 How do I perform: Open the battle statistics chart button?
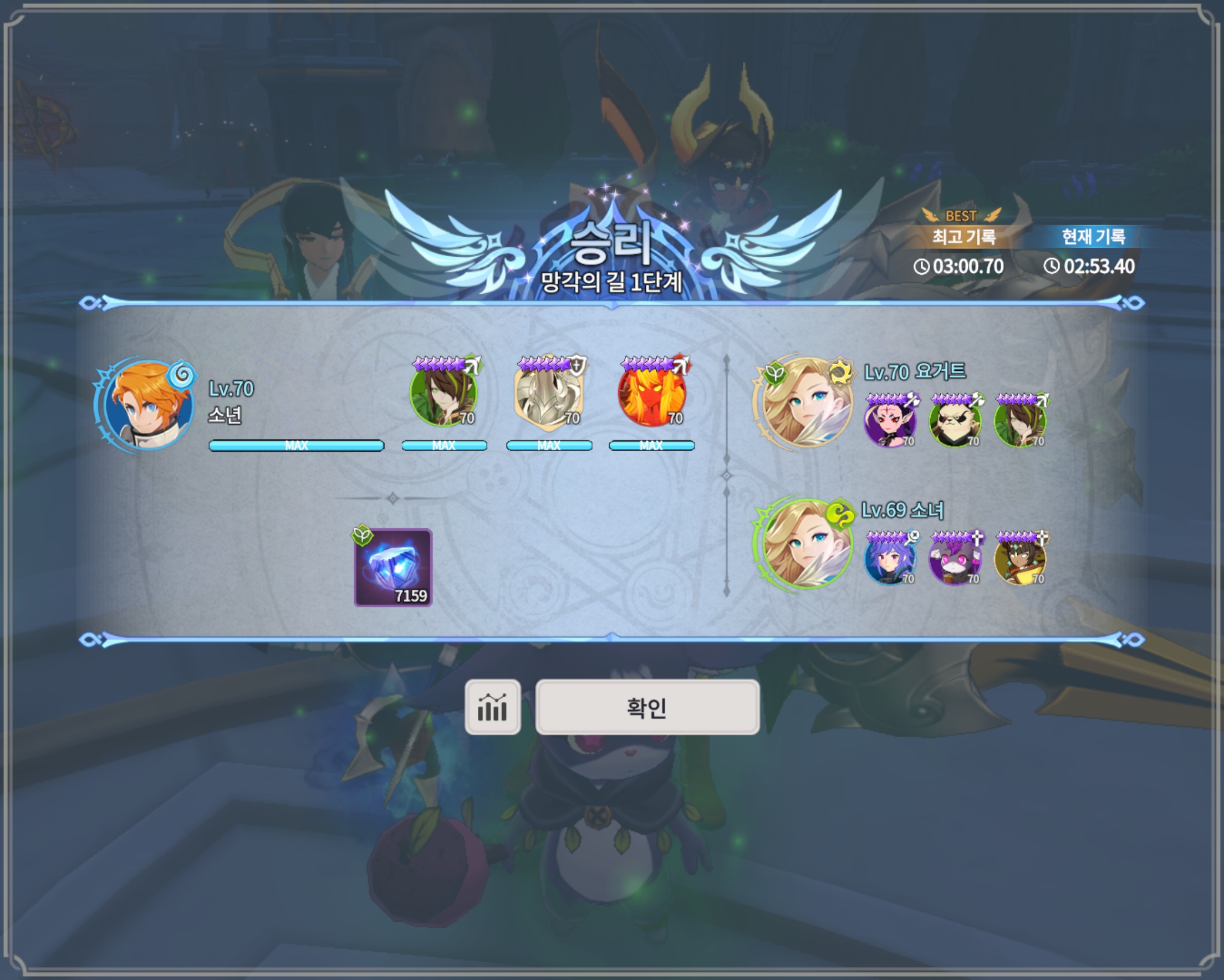492,707
